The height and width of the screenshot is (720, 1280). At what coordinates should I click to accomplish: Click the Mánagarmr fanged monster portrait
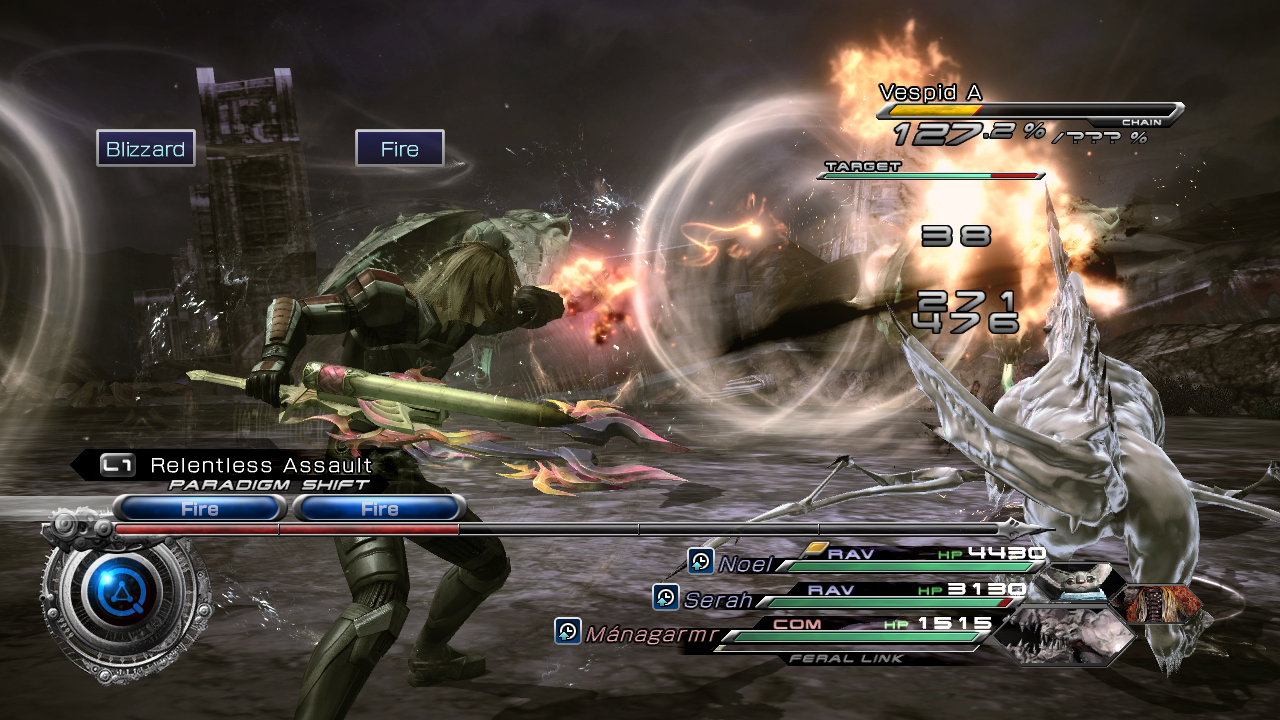1063,634
